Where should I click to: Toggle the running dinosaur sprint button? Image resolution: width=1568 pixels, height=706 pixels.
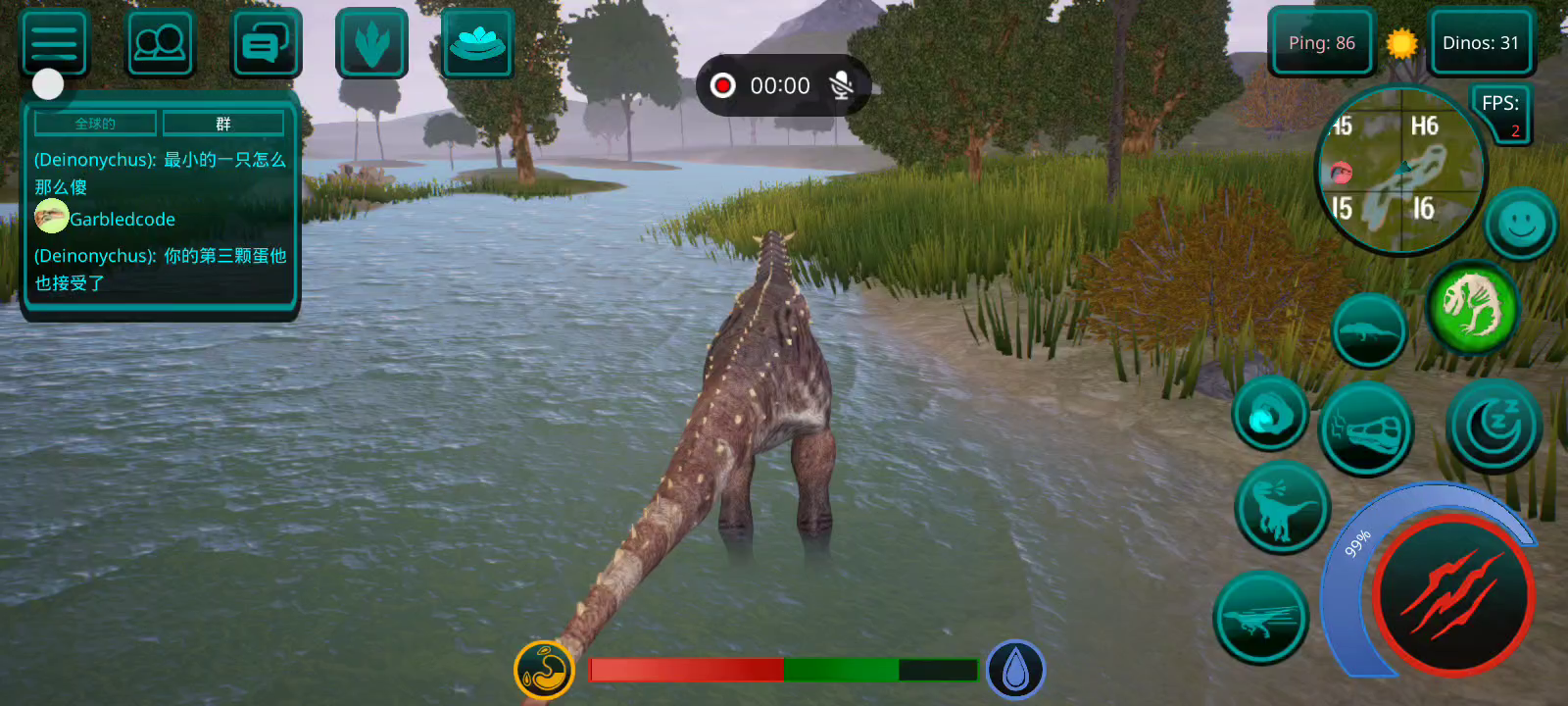(x=1261, y=618)
